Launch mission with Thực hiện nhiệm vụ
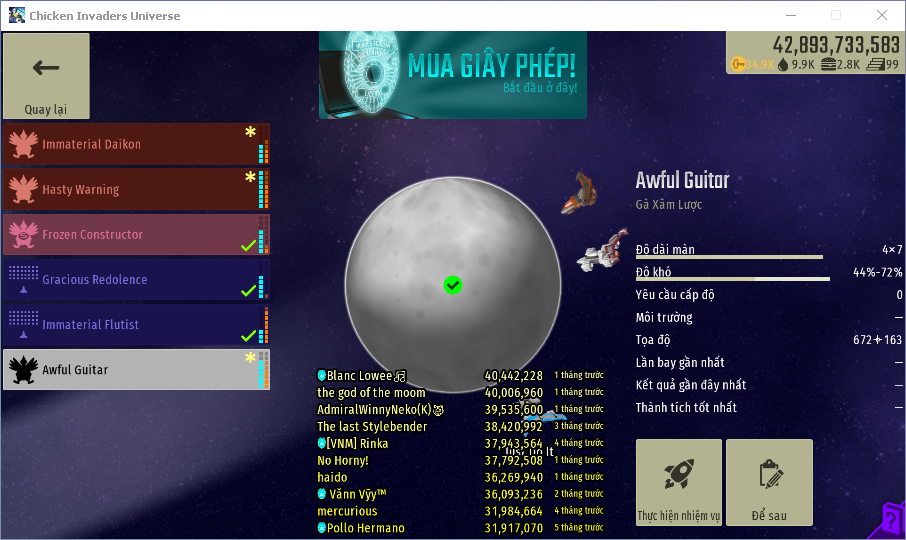Viewport: 906px width, 540px height. (x=679, y=482)
